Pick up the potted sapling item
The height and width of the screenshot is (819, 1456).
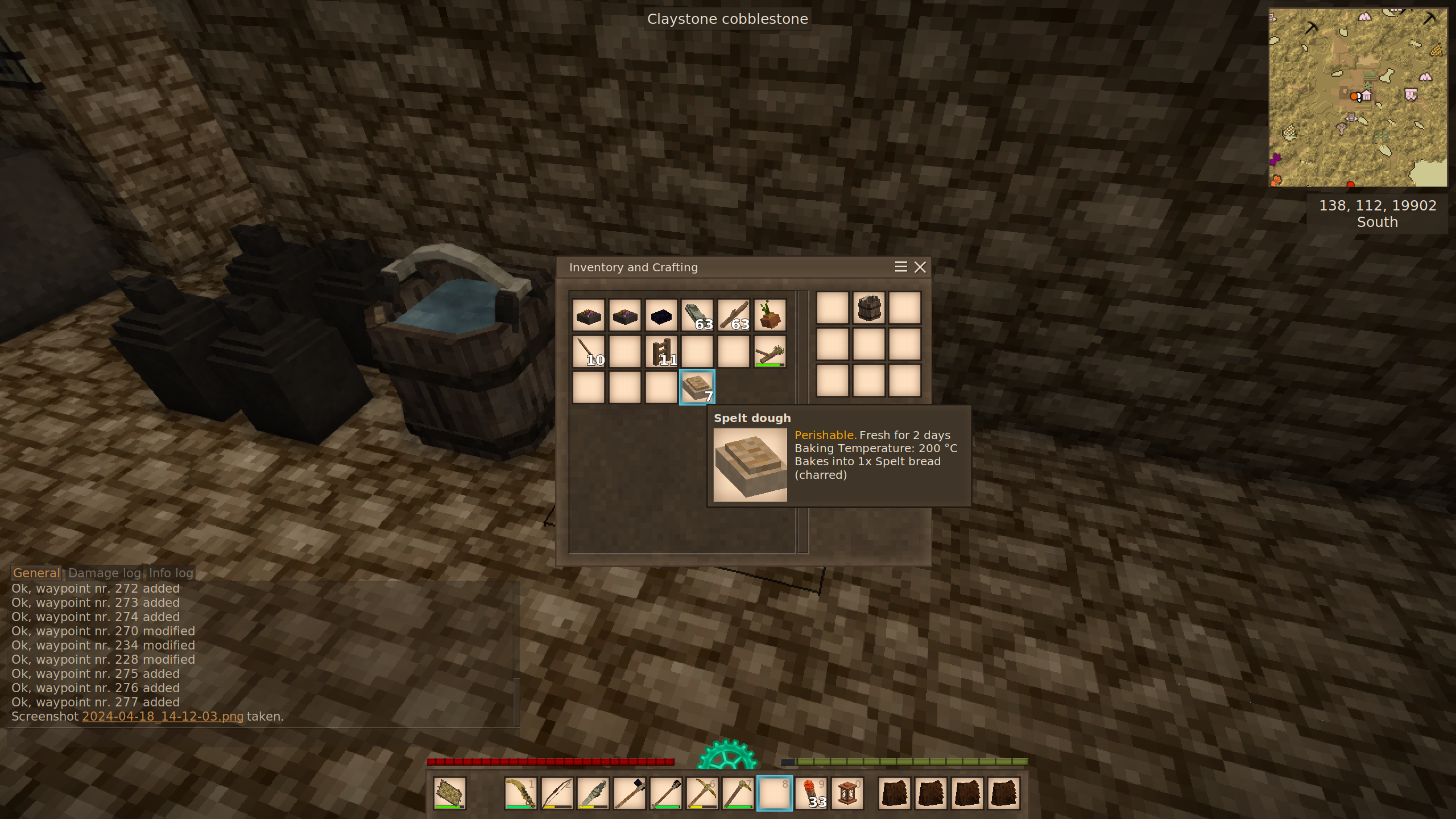(770, 315)
